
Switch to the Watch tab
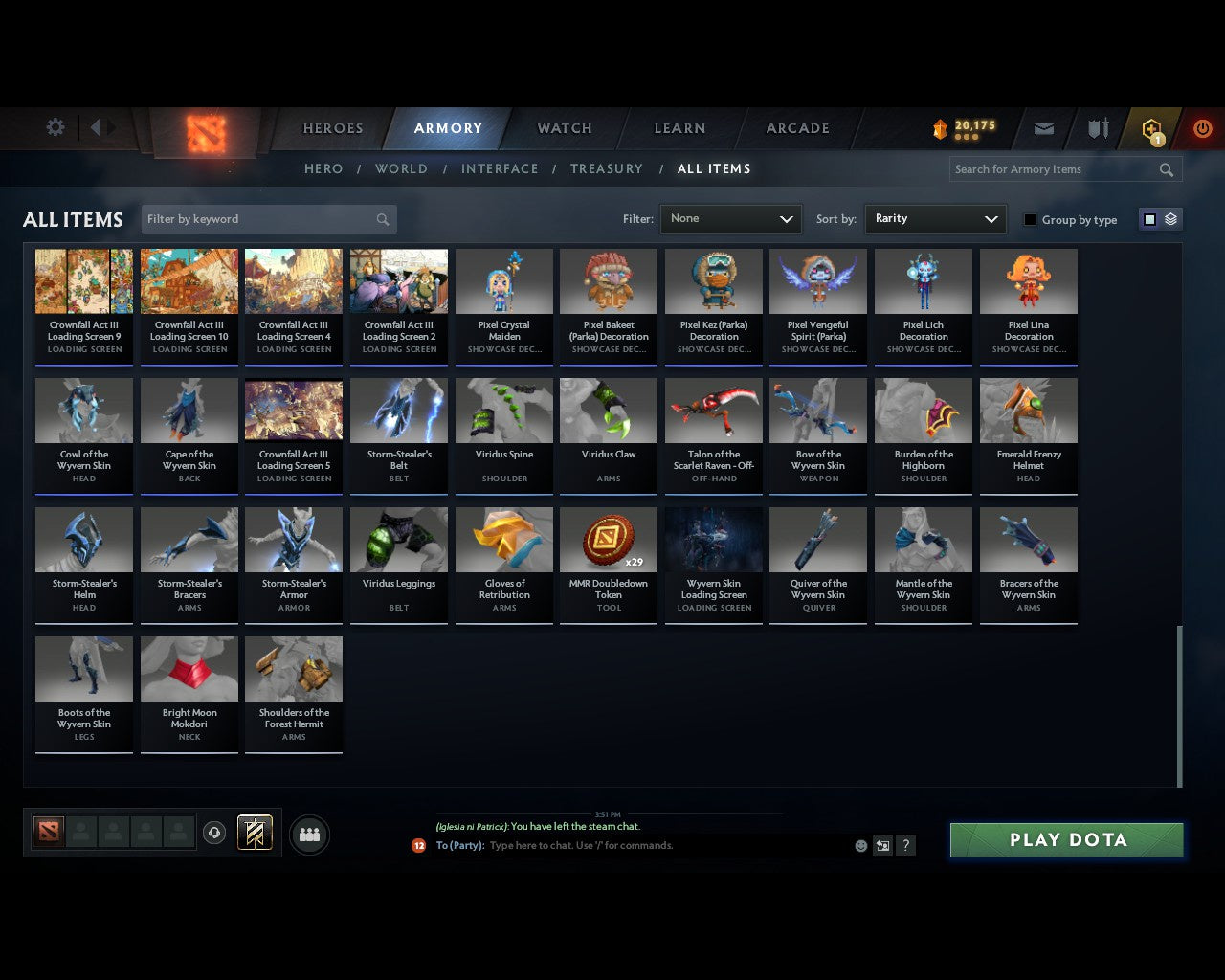click(x=563, y=127)
